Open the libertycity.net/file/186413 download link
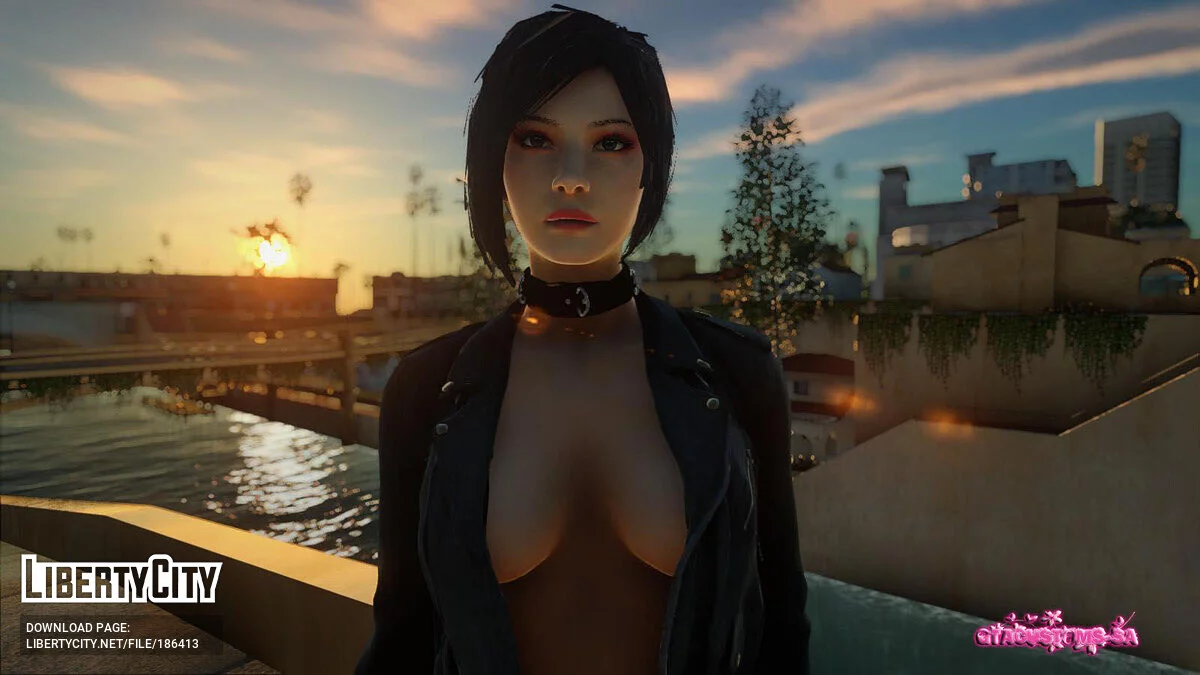 112,644
